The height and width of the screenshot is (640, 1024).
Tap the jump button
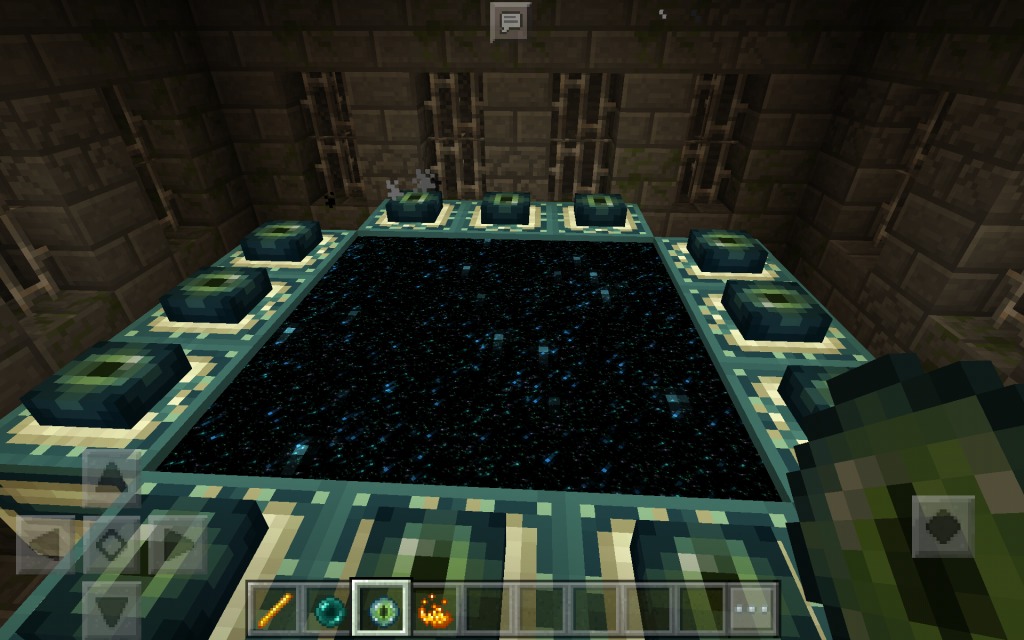click(943, 526)
